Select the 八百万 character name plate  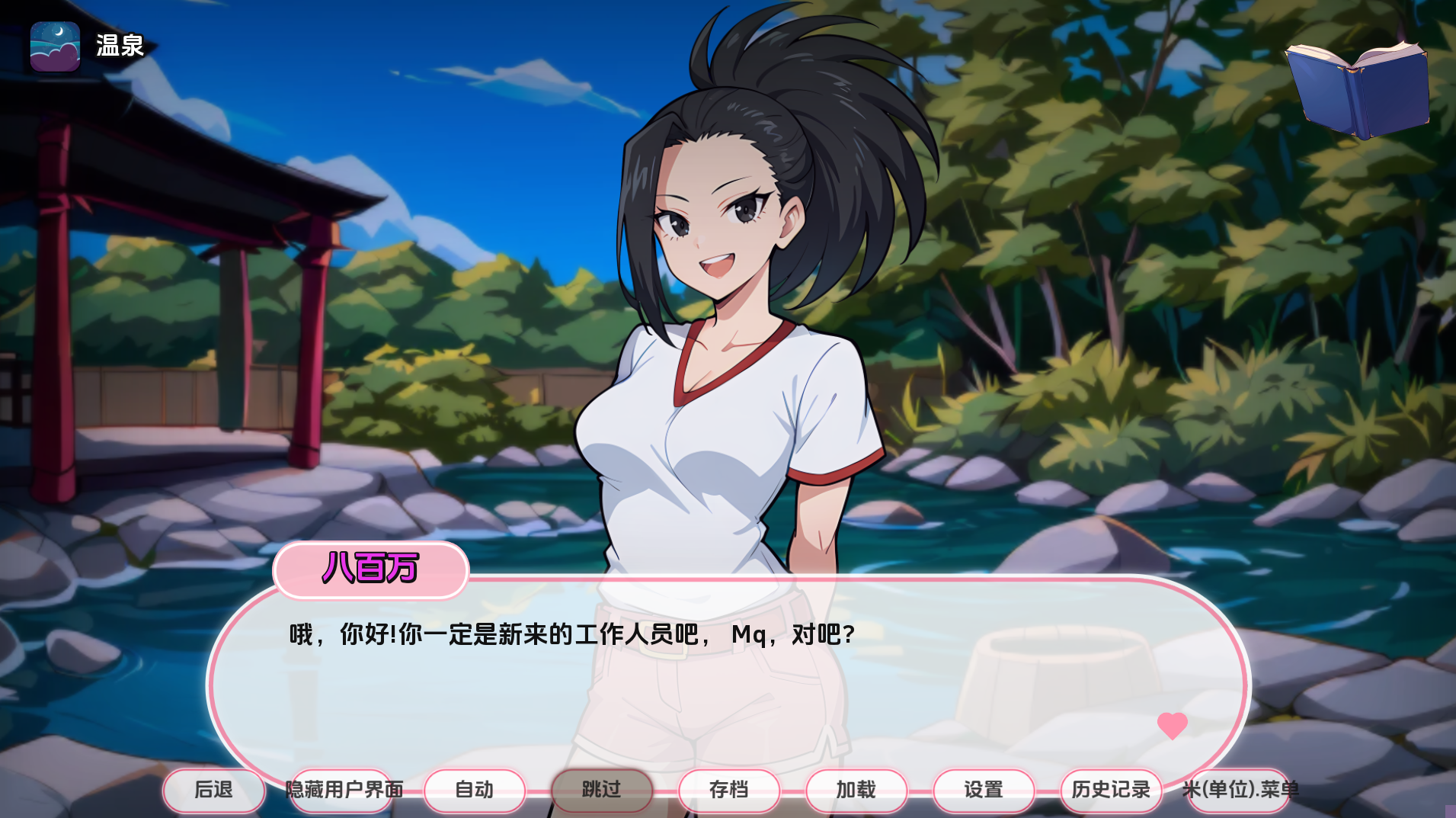click(x=371, y=571)
